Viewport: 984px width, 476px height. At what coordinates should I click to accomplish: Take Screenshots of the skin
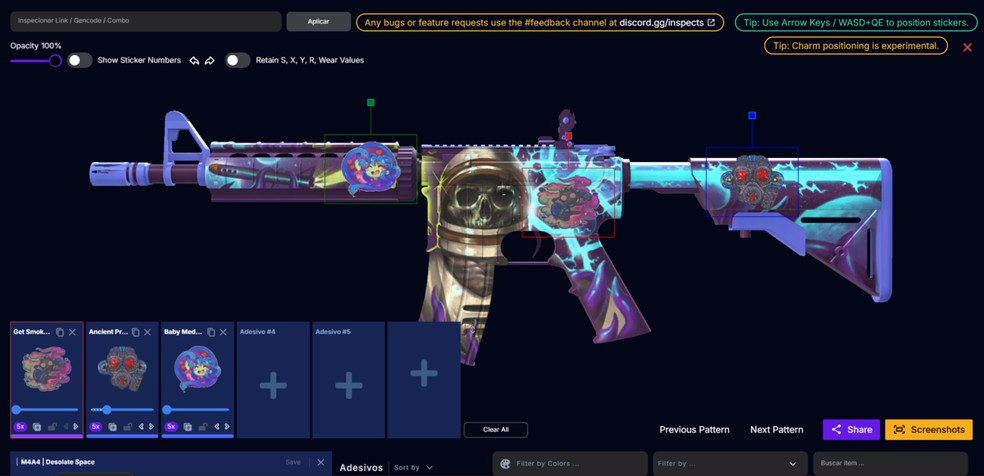[x=928, y=430]
